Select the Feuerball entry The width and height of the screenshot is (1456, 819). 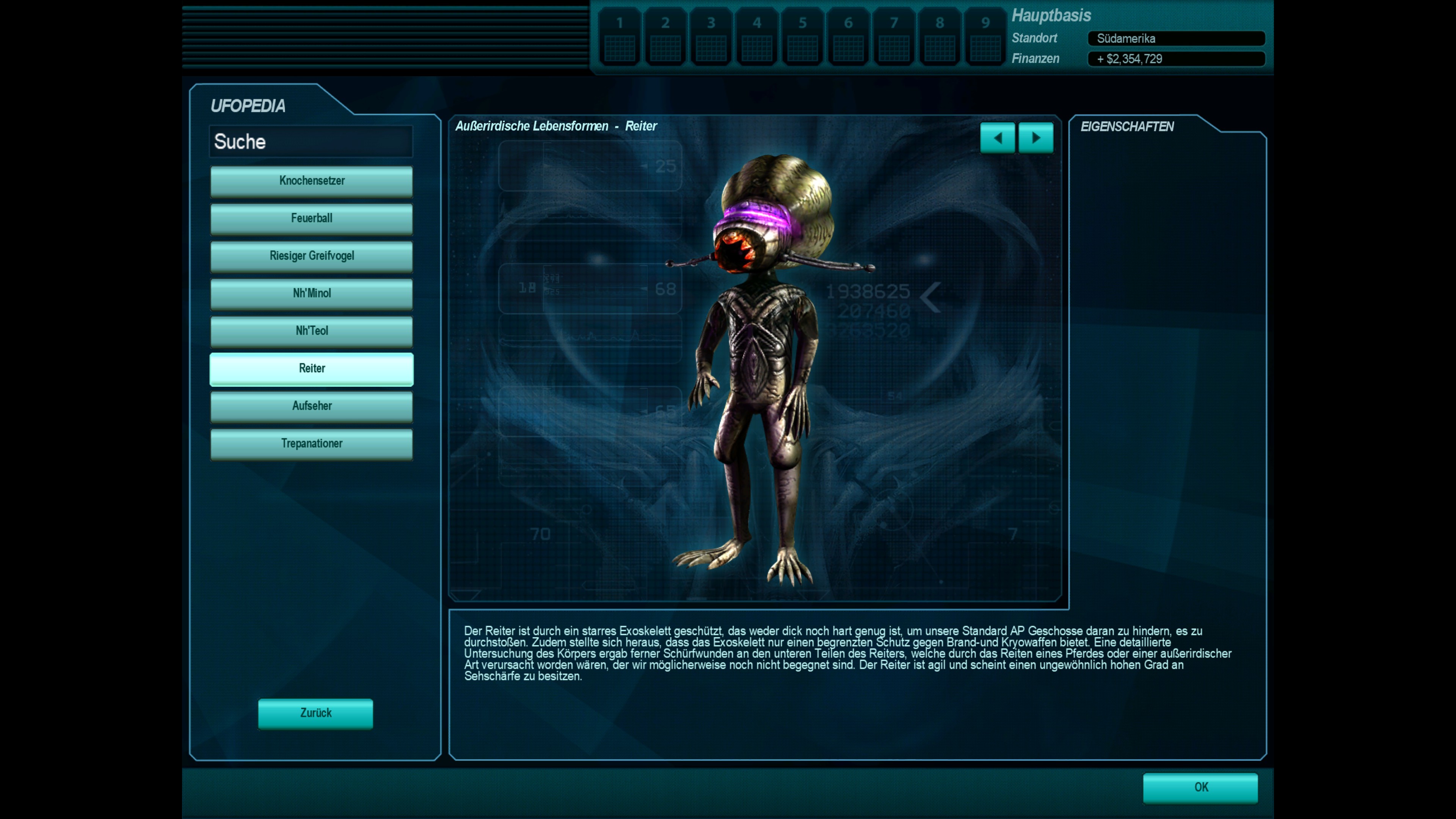point(311,218)
